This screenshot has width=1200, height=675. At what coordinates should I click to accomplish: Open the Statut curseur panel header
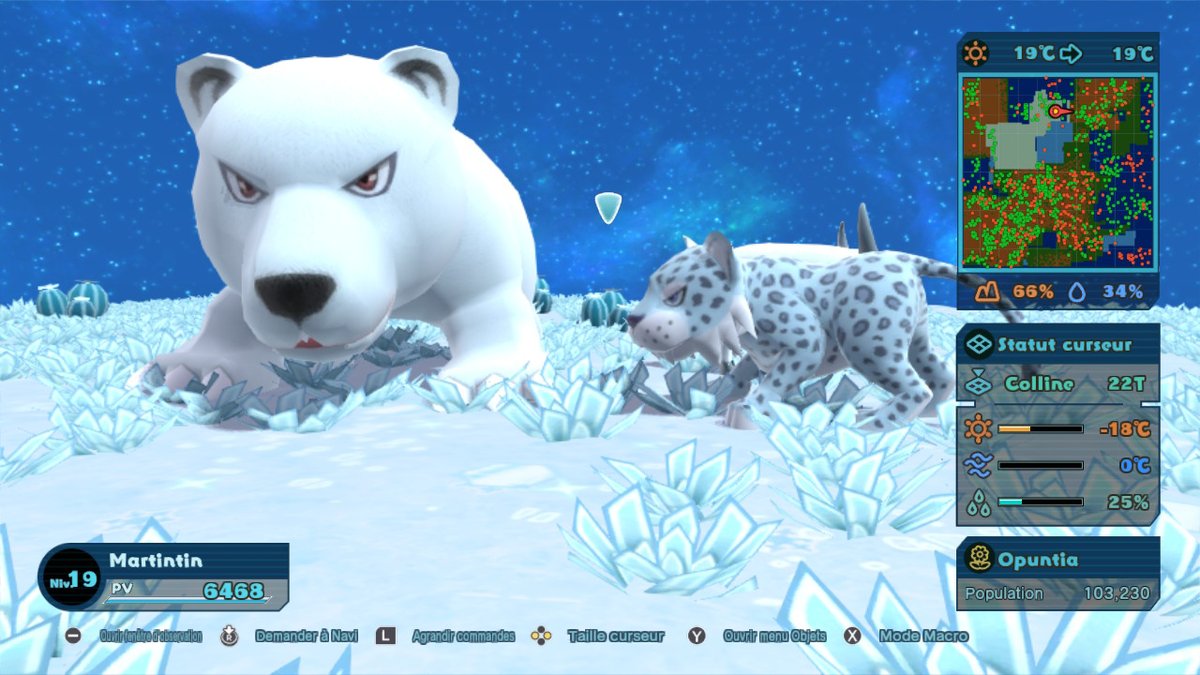1057,345
